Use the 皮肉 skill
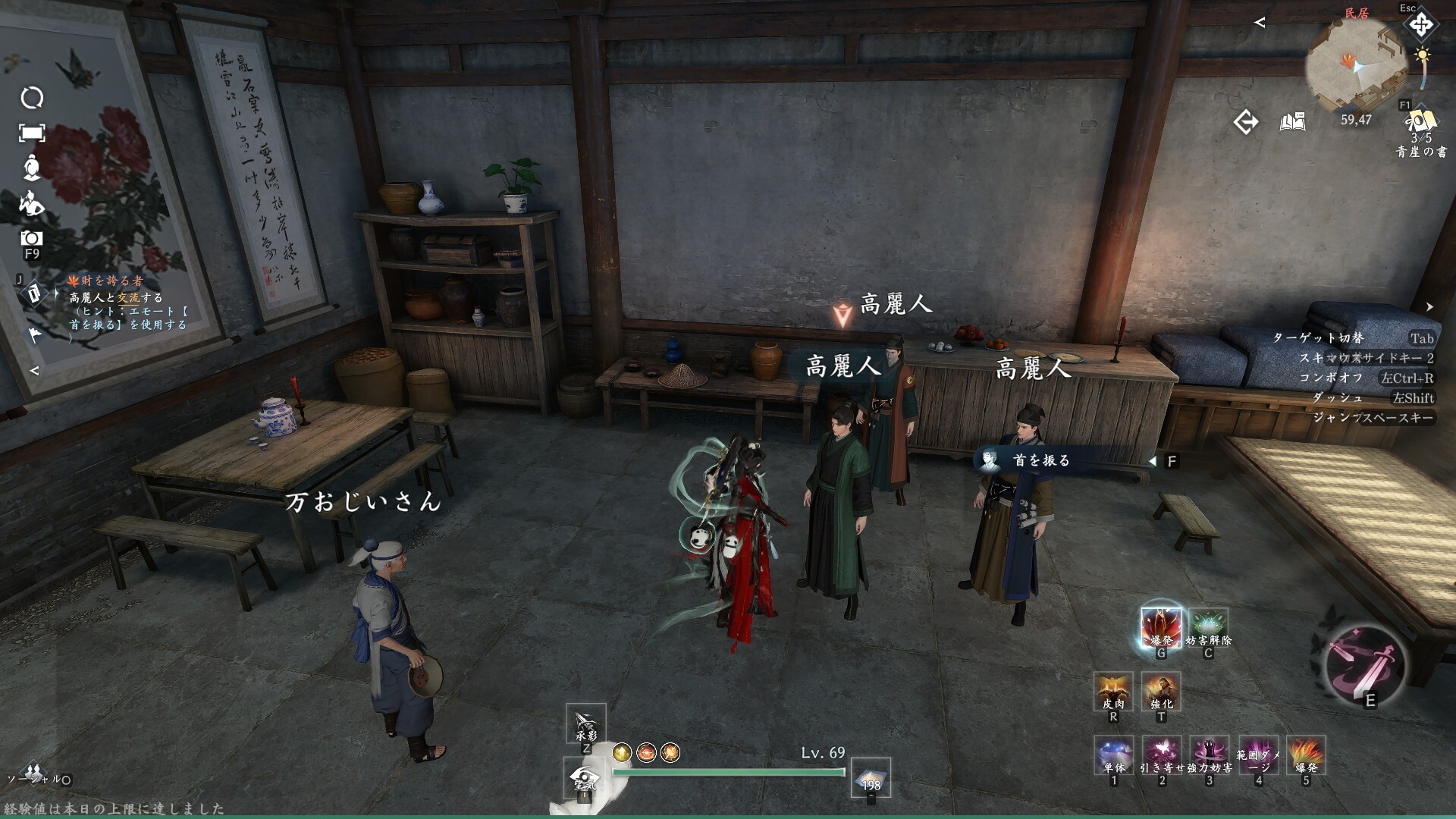The image size is (1456, 819). tap(1113, 691)
